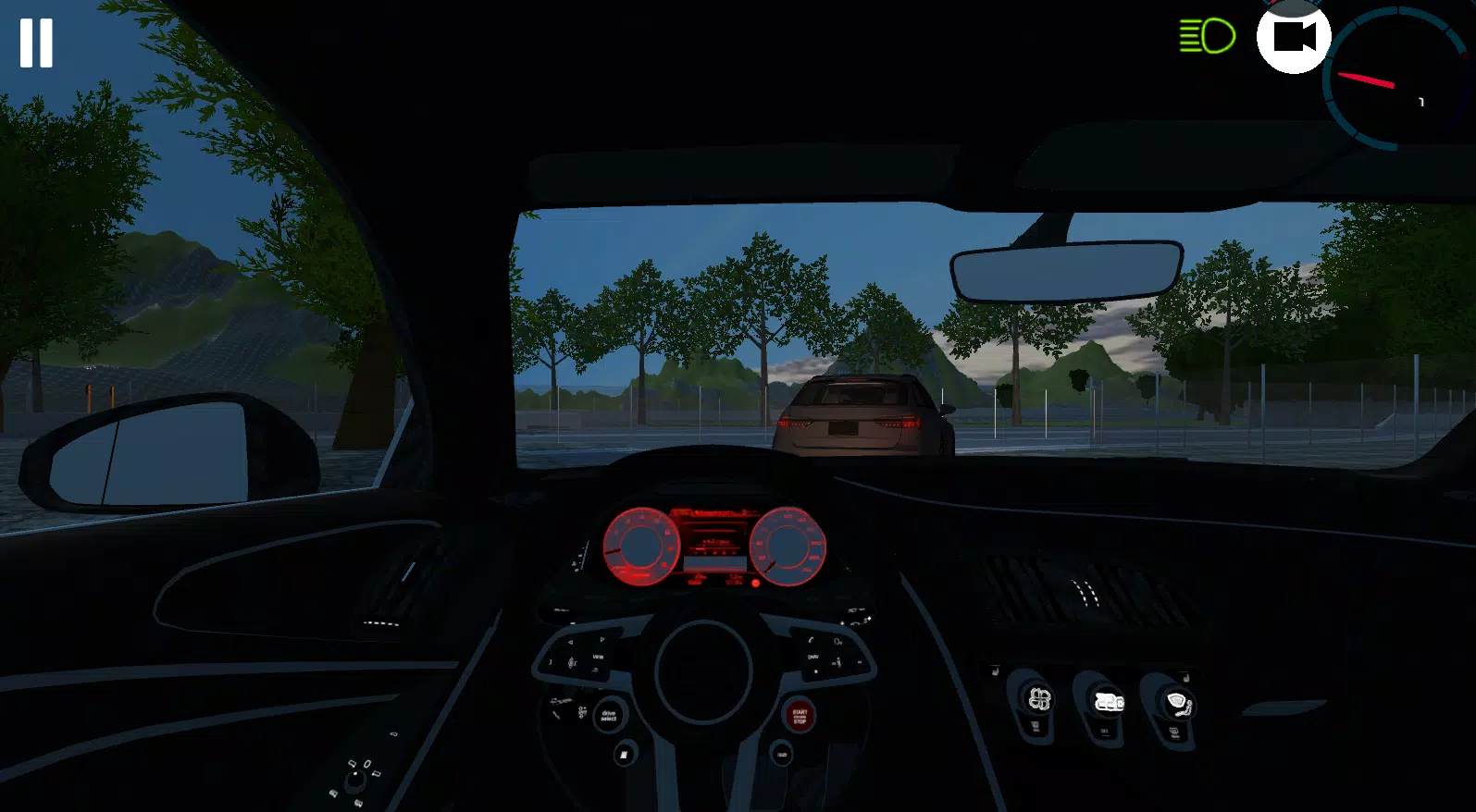Tap the star button on the right wheel spoke
1476x812 pixels.
[815, 671]
